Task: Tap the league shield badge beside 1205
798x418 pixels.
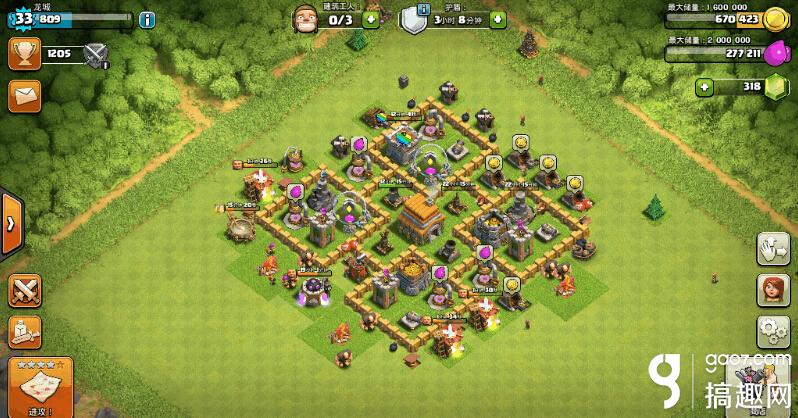Action: [x=96, y=55]
